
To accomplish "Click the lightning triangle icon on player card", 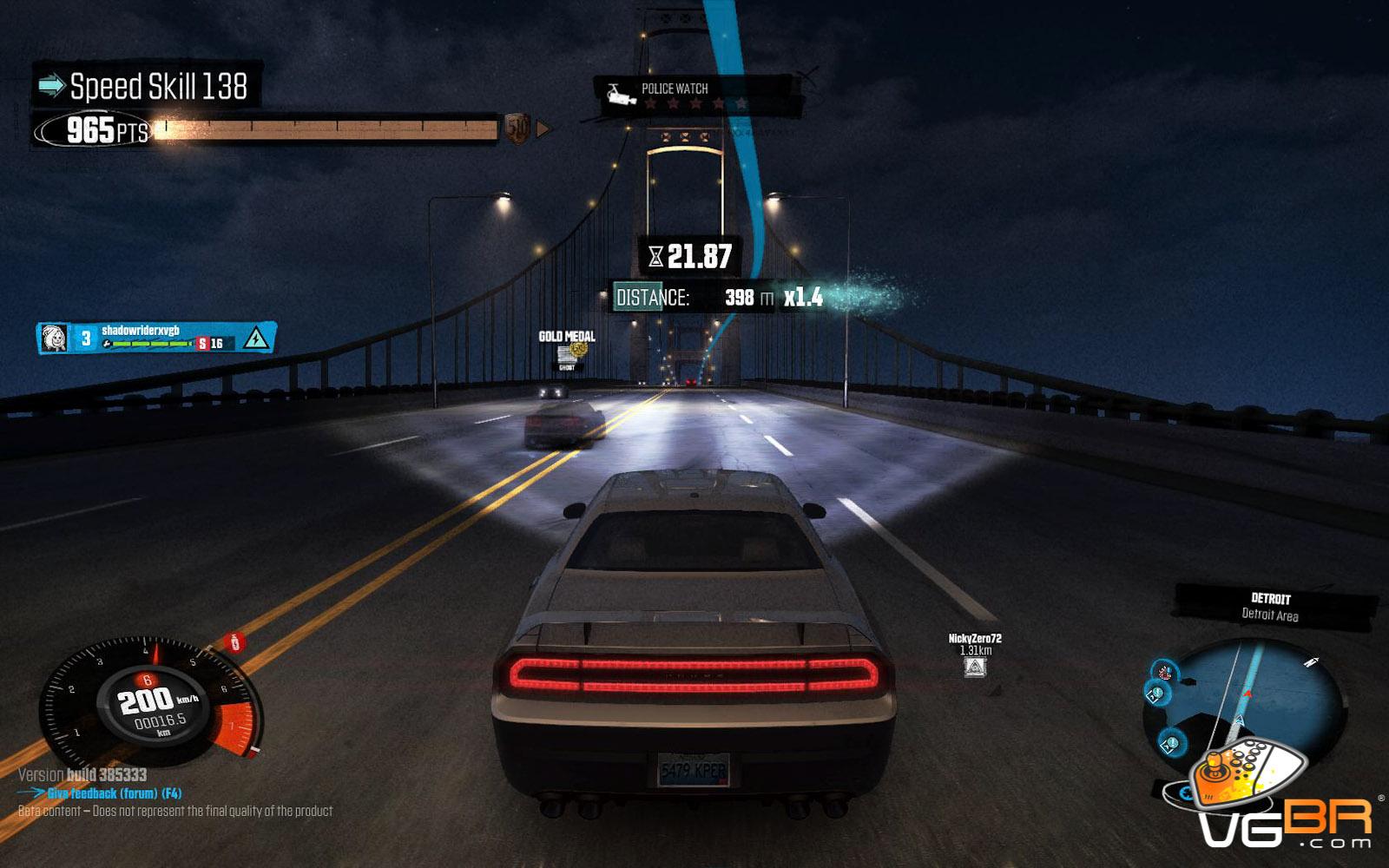I will coord(255,338).
